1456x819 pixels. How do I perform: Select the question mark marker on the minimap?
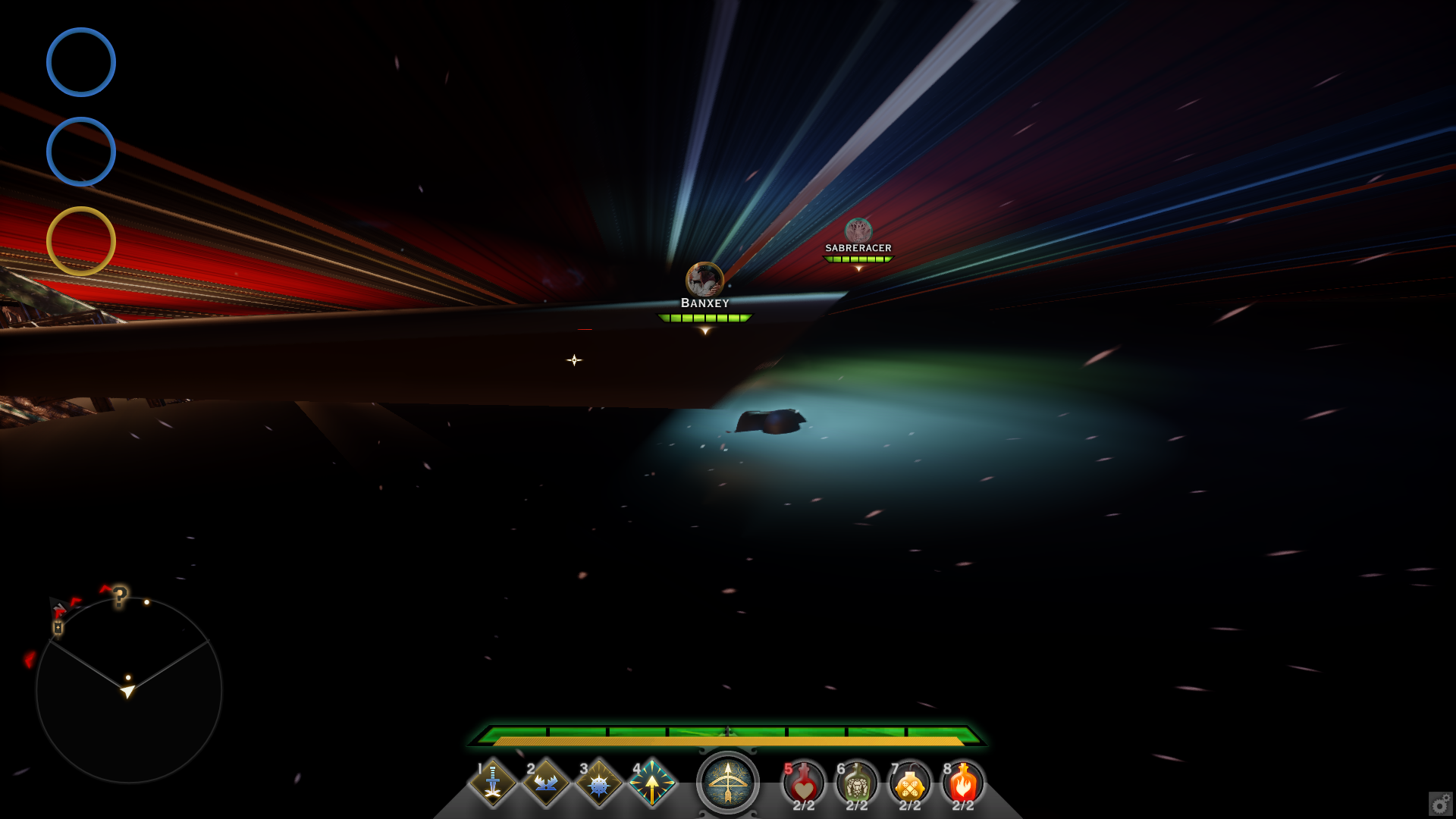(x=120, y=597)
